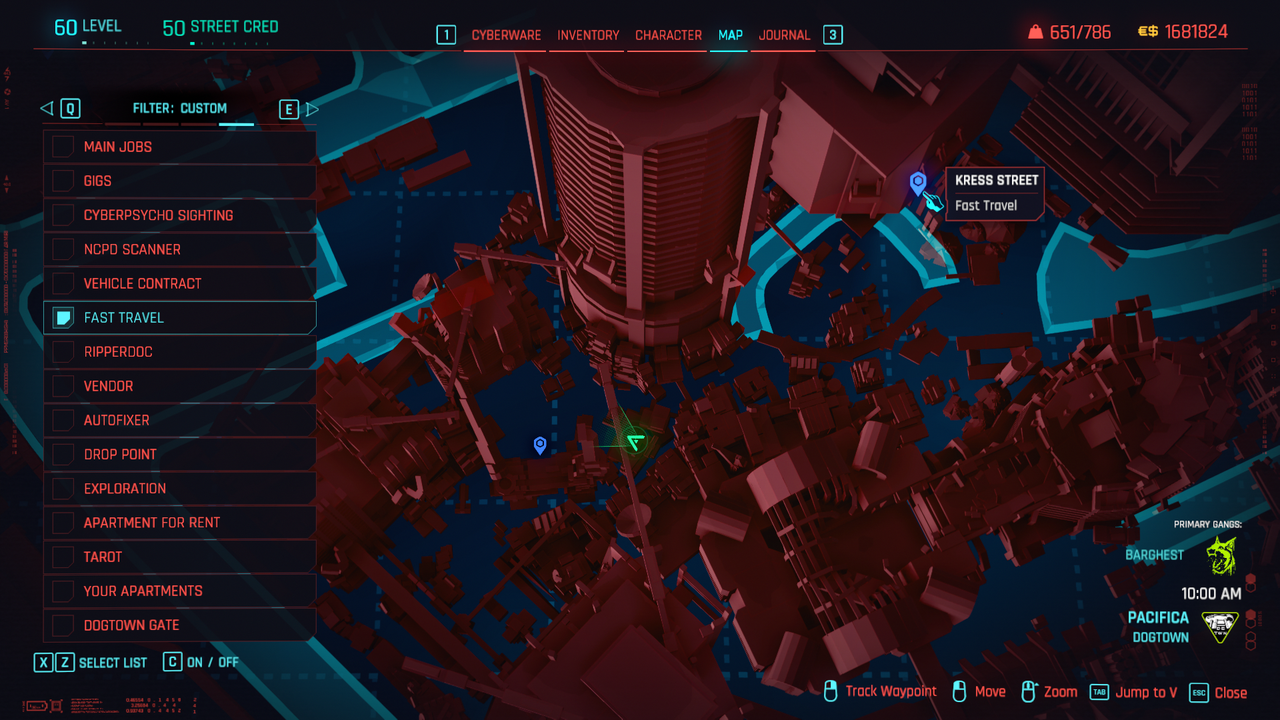Turn off the Fast Travel filter
Viewport: 1280px width, 720px height.
(x=64, y=318)
